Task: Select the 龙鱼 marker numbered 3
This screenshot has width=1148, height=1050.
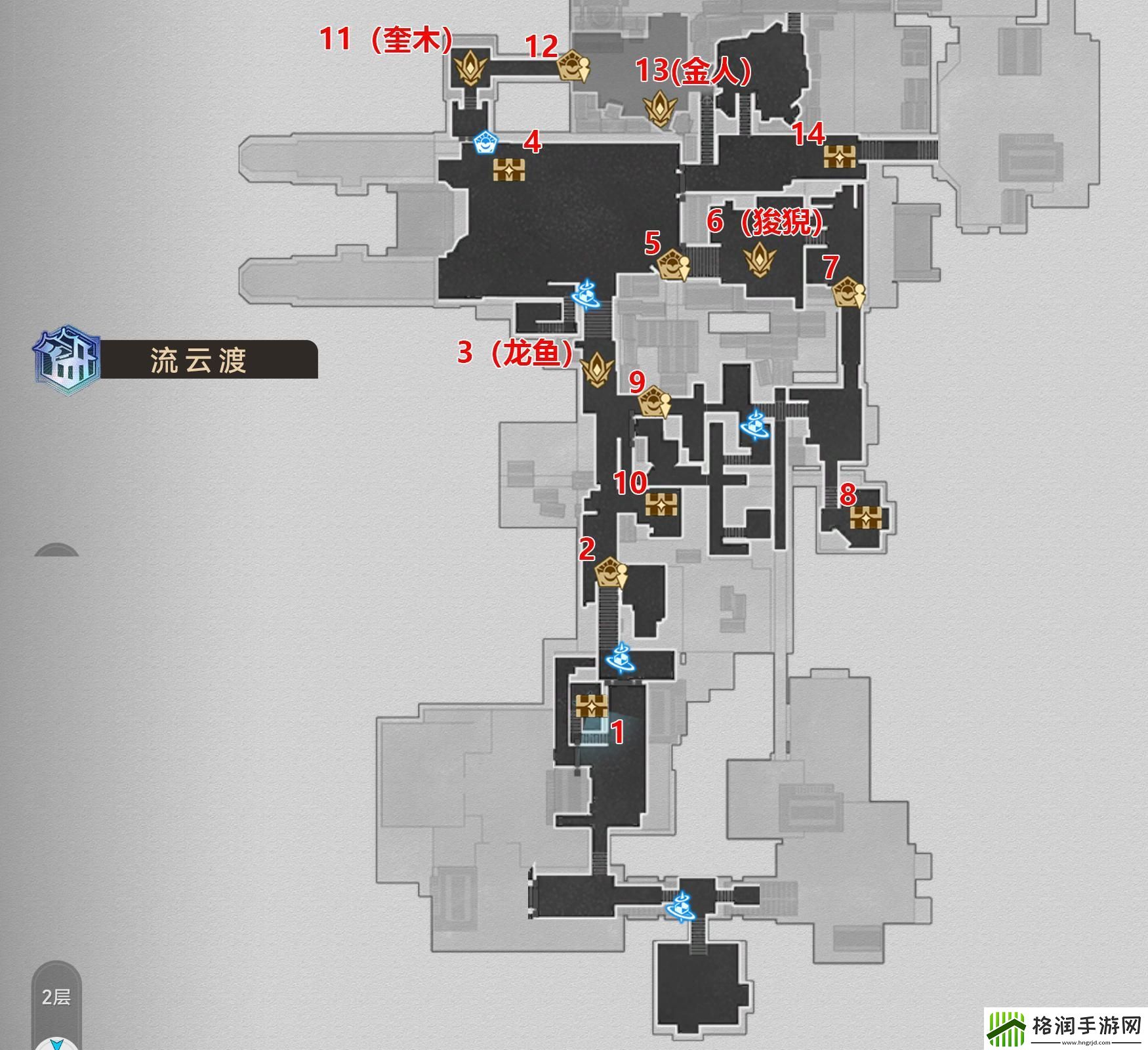Action: (597, 369)
